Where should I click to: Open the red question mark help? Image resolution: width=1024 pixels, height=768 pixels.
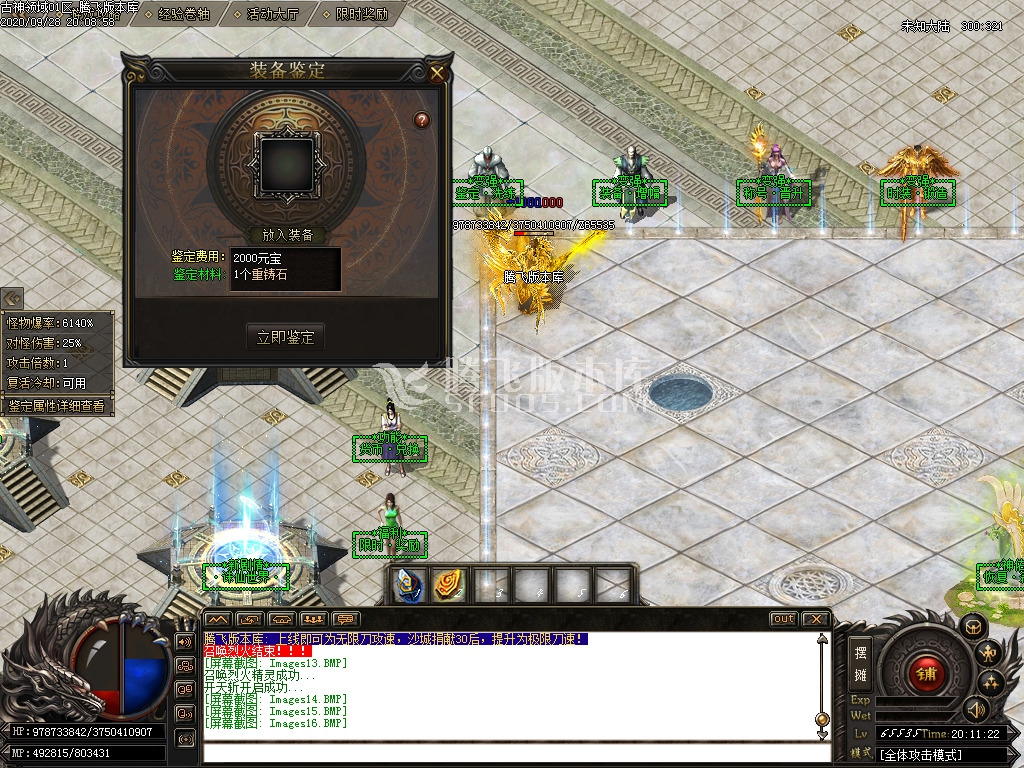click(x=422, y=120)
